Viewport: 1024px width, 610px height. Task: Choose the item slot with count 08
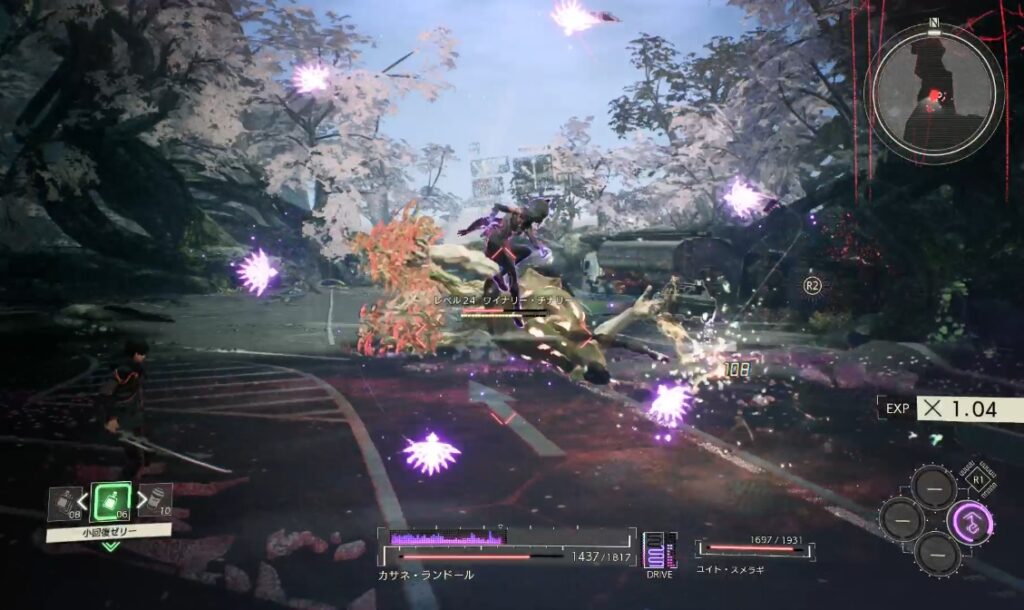64,502
